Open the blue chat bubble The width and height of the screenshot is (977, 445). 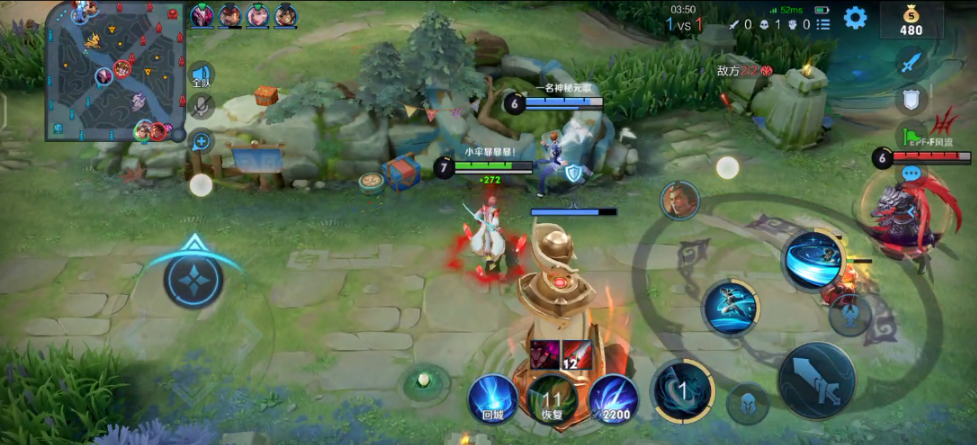click(910, 173)
